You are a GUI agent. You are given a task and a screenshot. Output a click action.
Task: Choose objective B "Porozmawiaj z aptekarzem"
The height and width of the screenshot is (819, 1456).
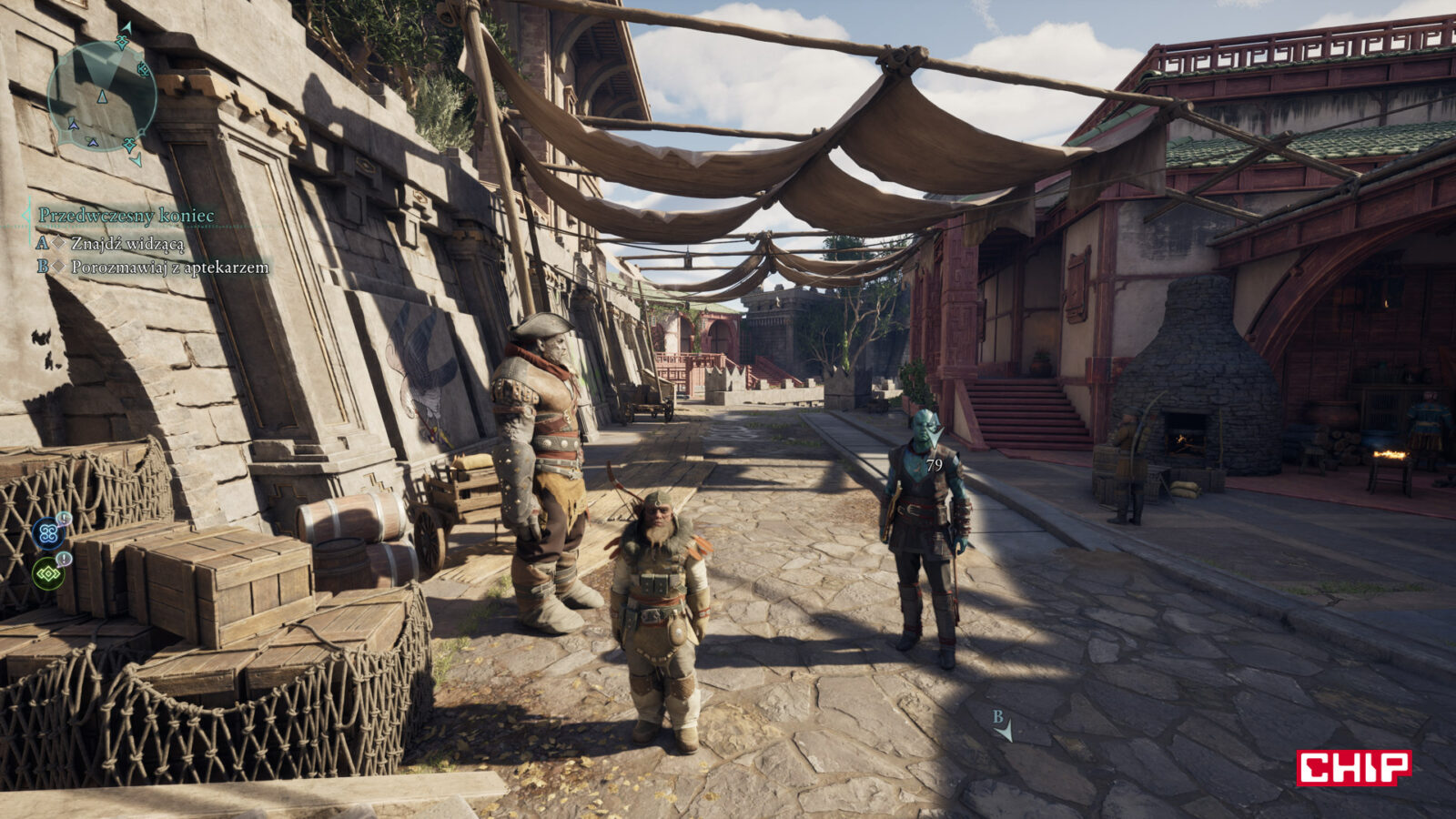pyautogui.click(x=169, y=267)
